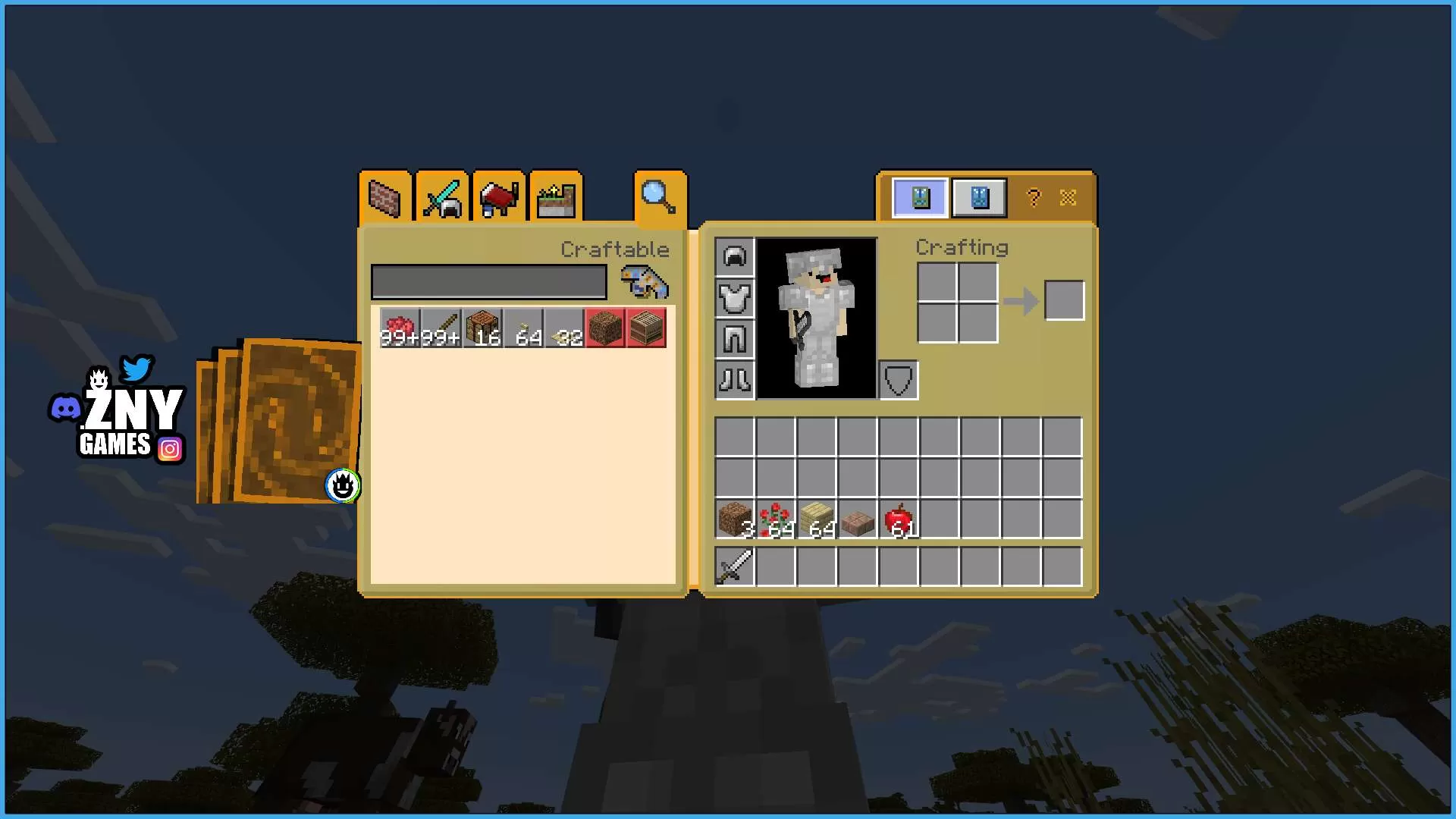The height and width of the screenshot is (819, 1456).
Task: Pick up the red apple stack from inventory
Action: (x=899, y=521)
